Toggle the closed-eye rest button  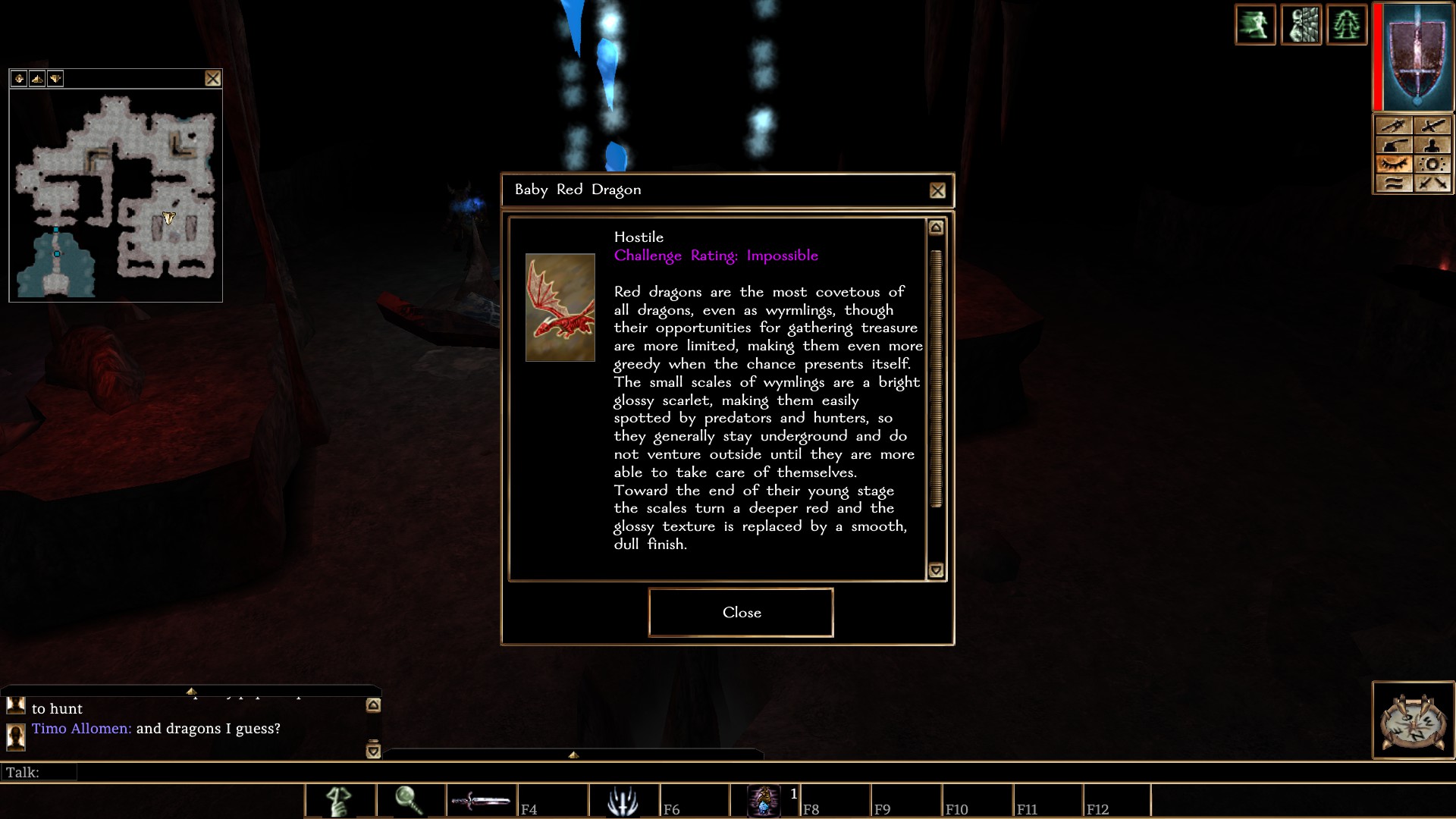(1394, 164)
